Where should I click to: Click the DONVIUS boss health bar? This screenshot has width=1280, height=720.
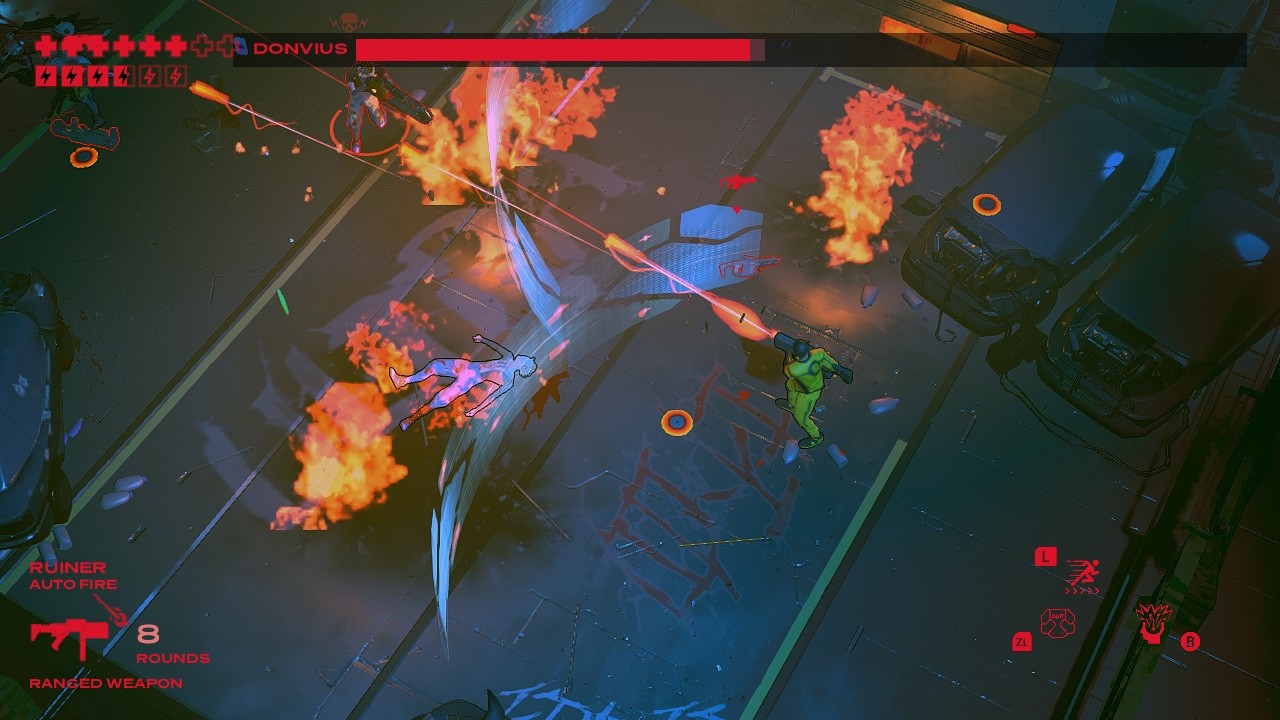pyautogui.click(x=555, y=47)
